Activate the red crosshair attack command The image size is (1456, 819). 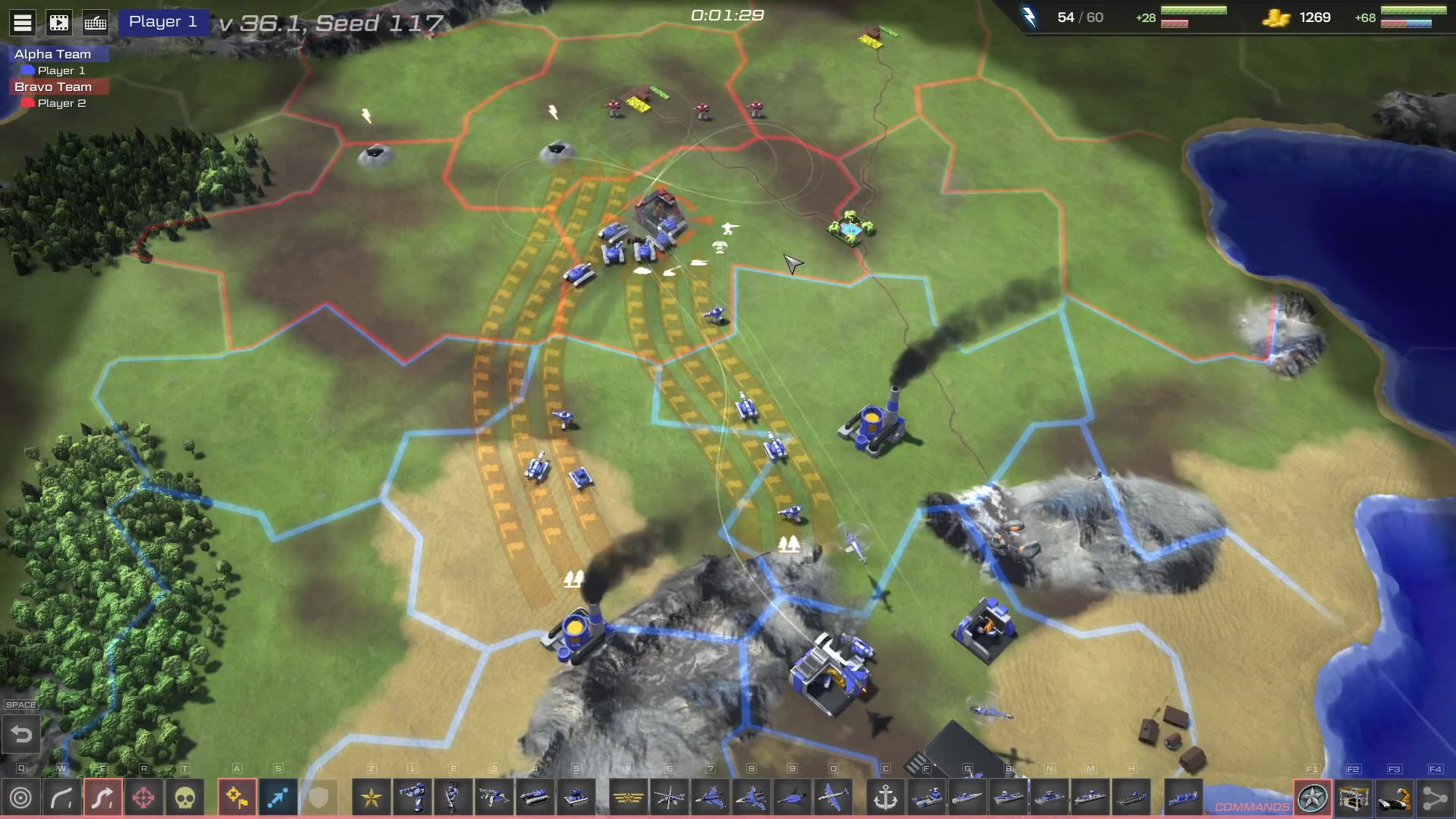coord(143,798)
